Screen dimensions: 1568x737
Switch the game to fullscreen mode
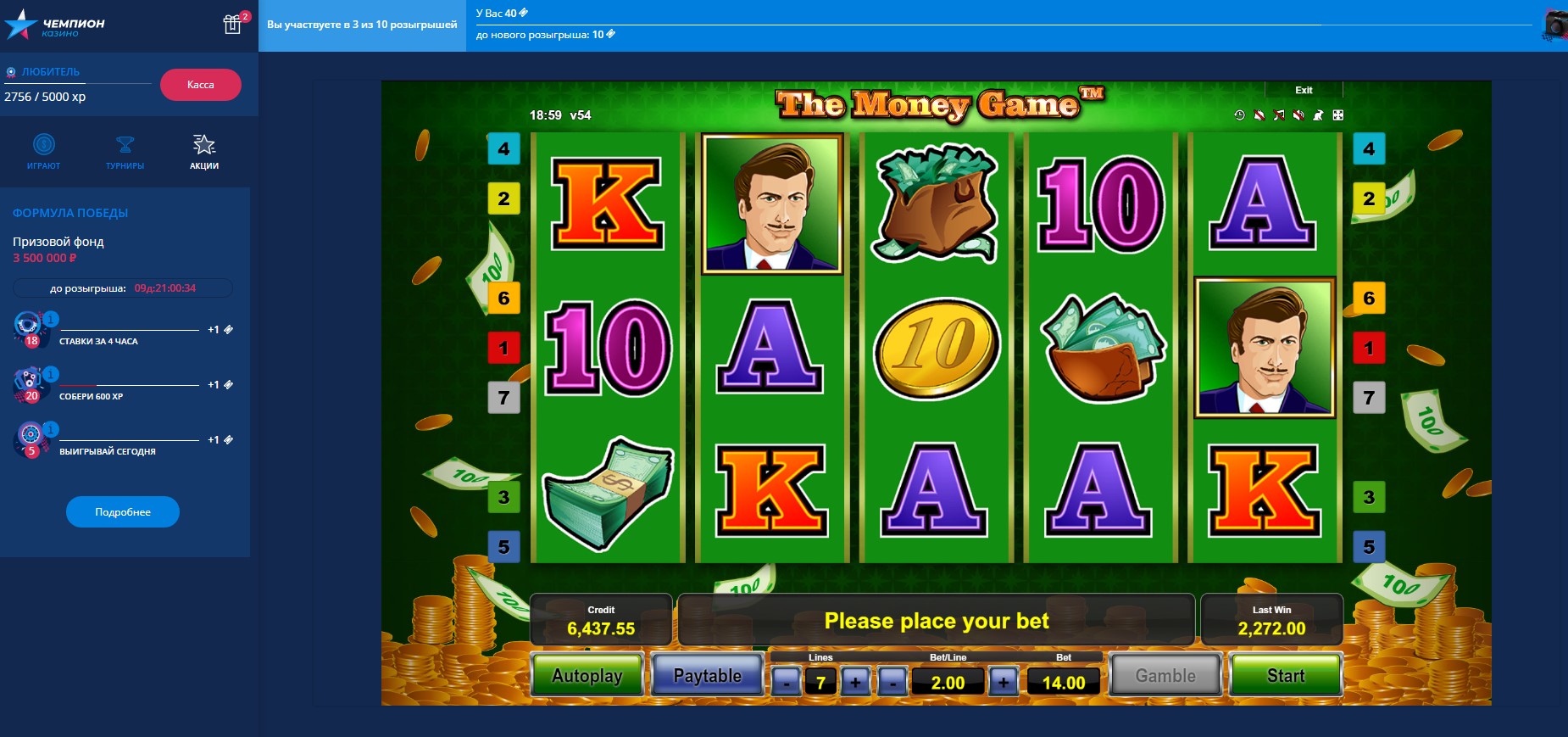(1337, 114)
